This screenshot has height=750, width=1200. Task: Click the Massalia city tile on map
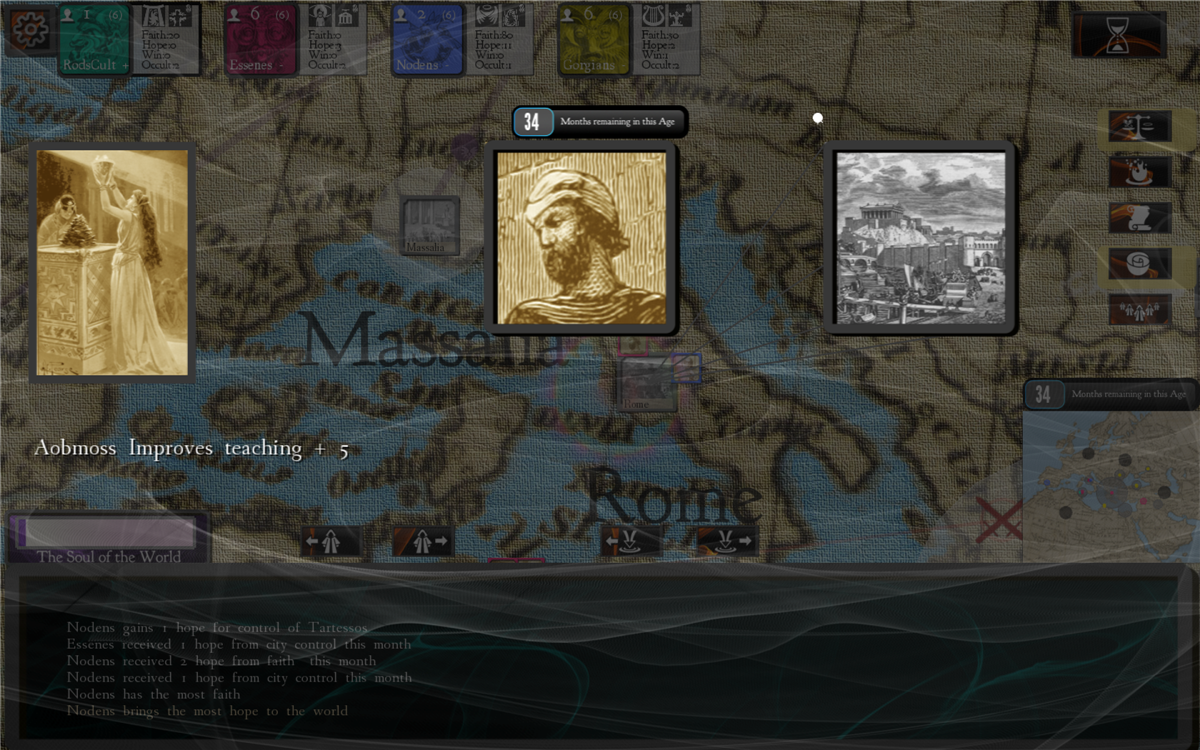pos(430,226)
